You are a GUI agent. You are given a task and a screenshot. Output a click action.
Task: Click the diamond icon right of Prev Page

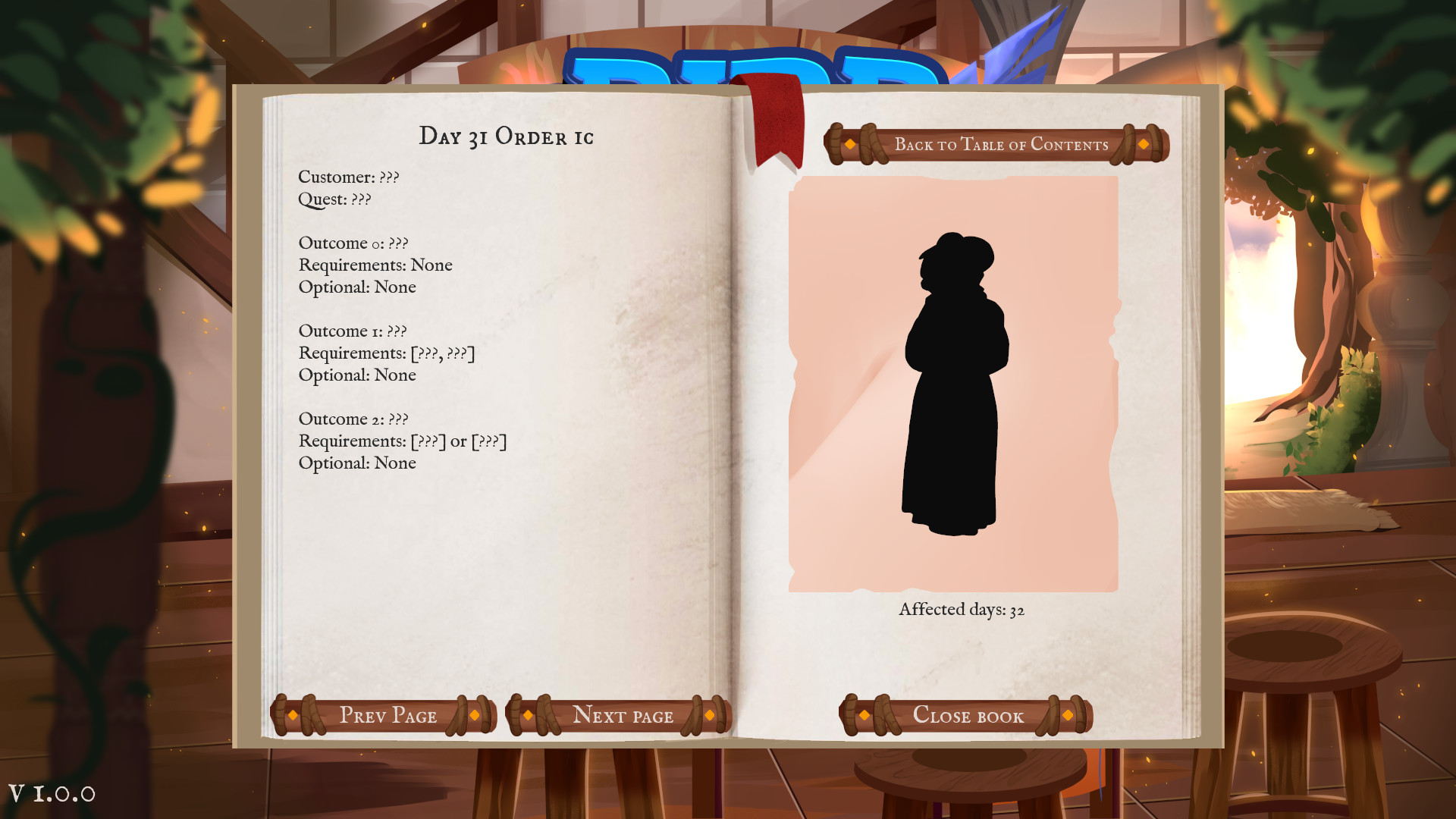476,715
